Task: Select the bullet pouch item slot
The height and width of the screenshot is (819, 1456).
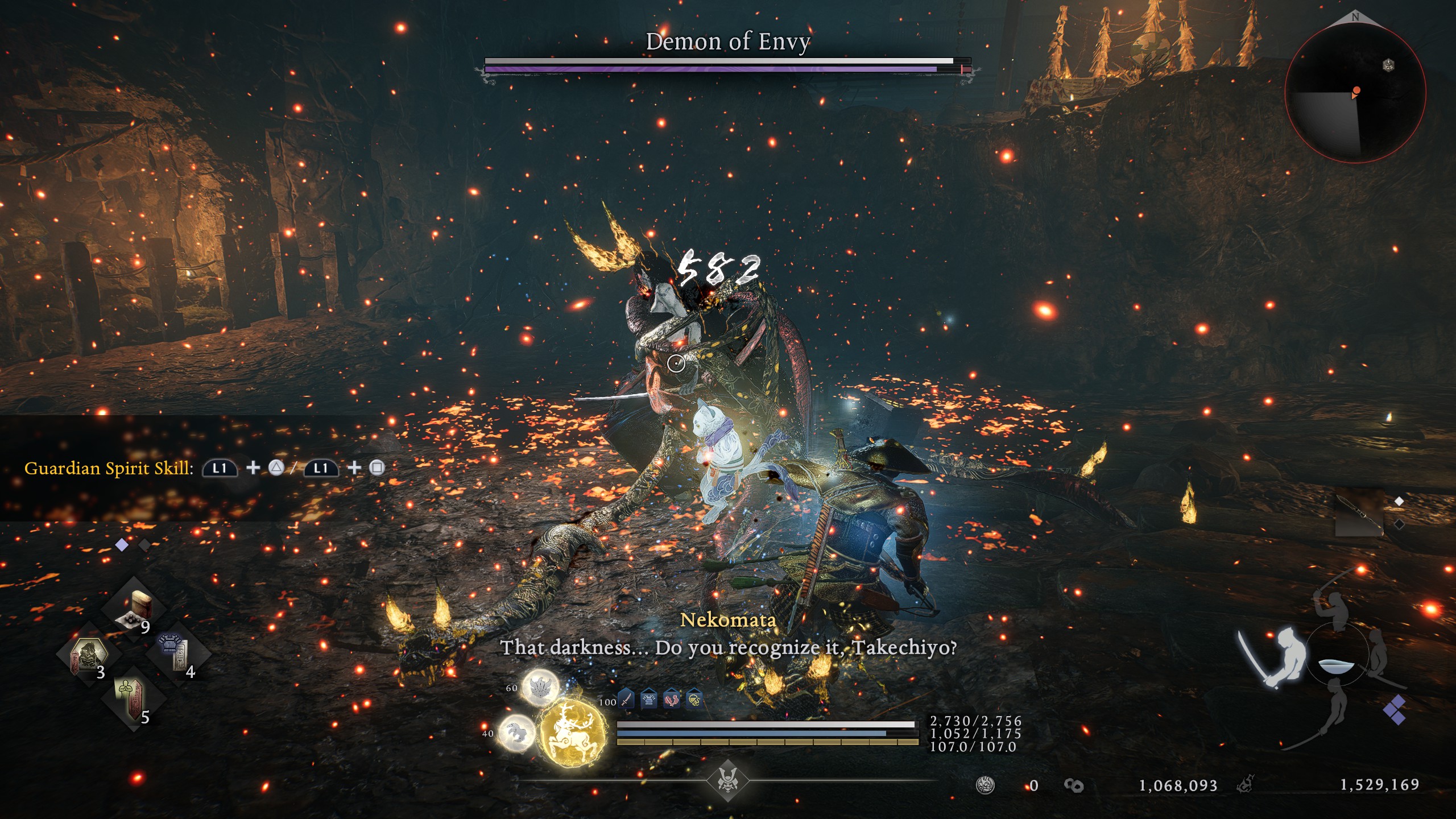Action: pyautogui.click(x=134, y=610)
